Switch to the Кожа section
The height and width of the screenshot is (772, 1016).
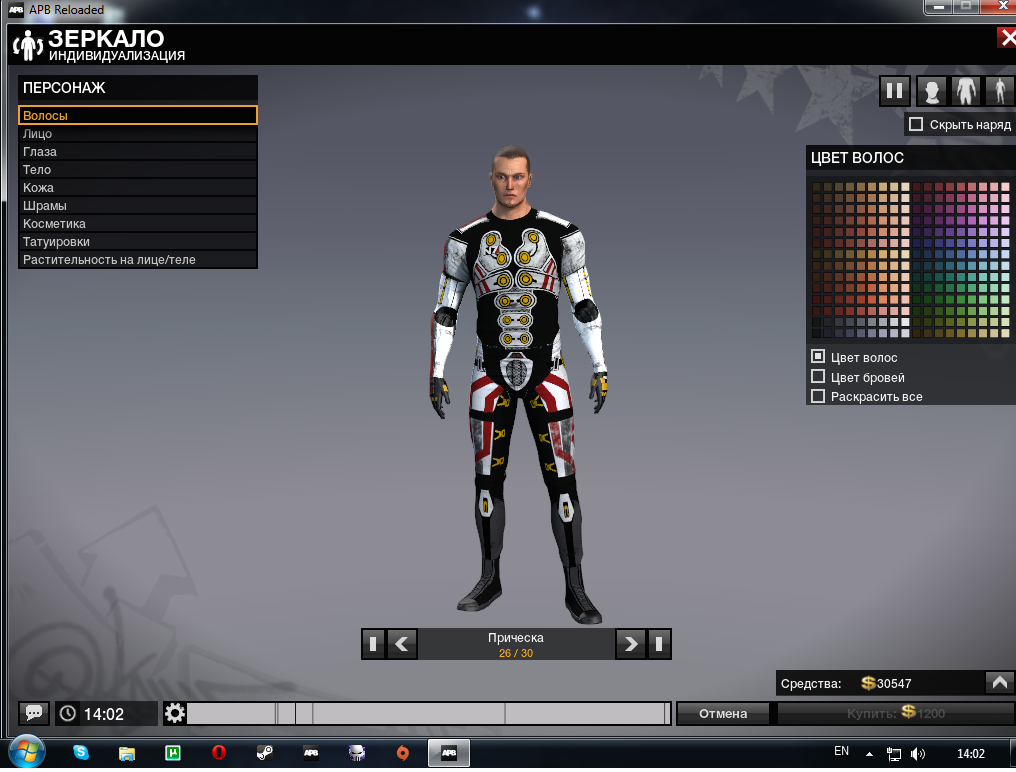point(138,188)
